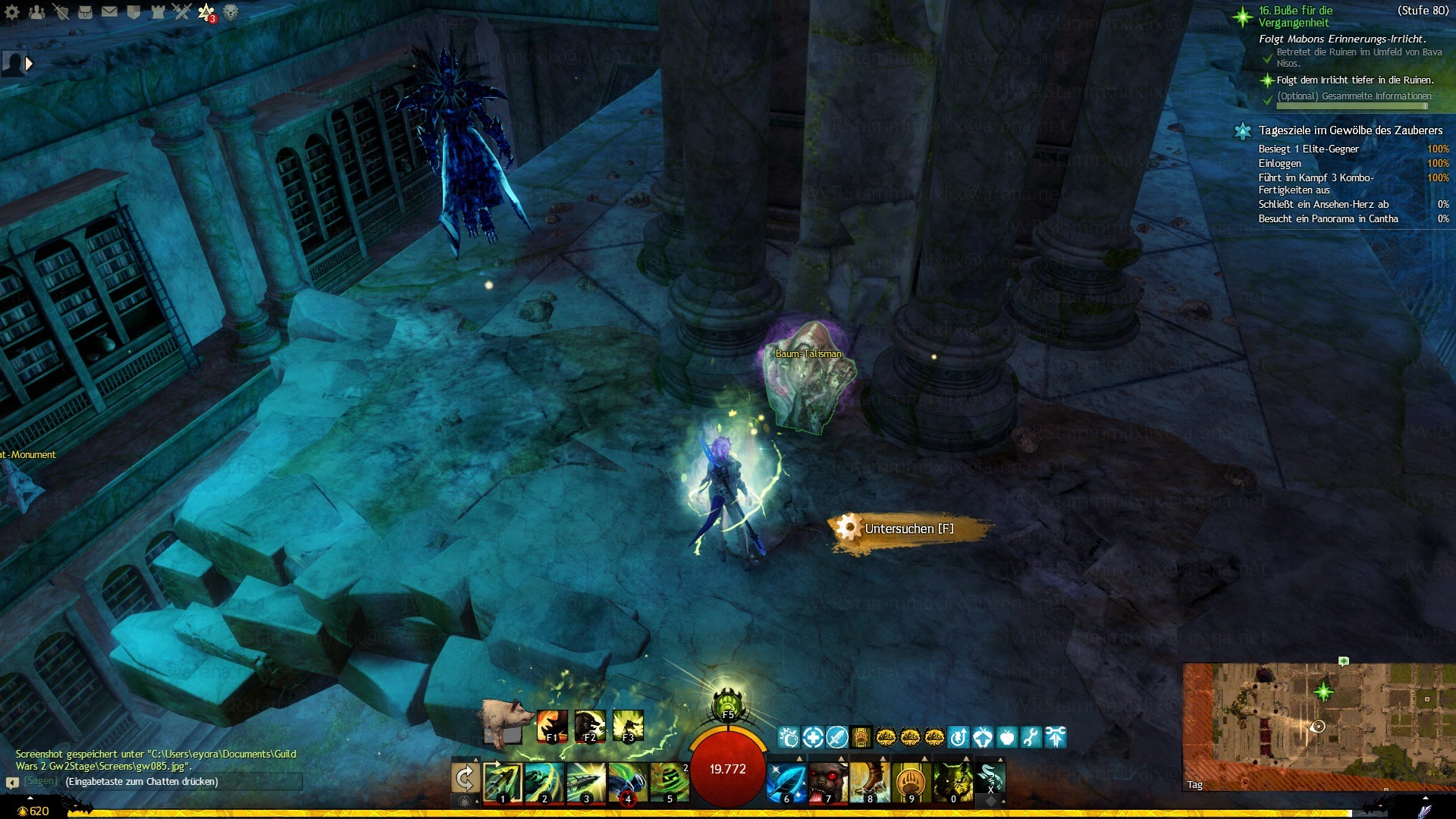1456x819 pixels.
Task: Open the contacts and friends panel
Action: (x=36, y=12)
